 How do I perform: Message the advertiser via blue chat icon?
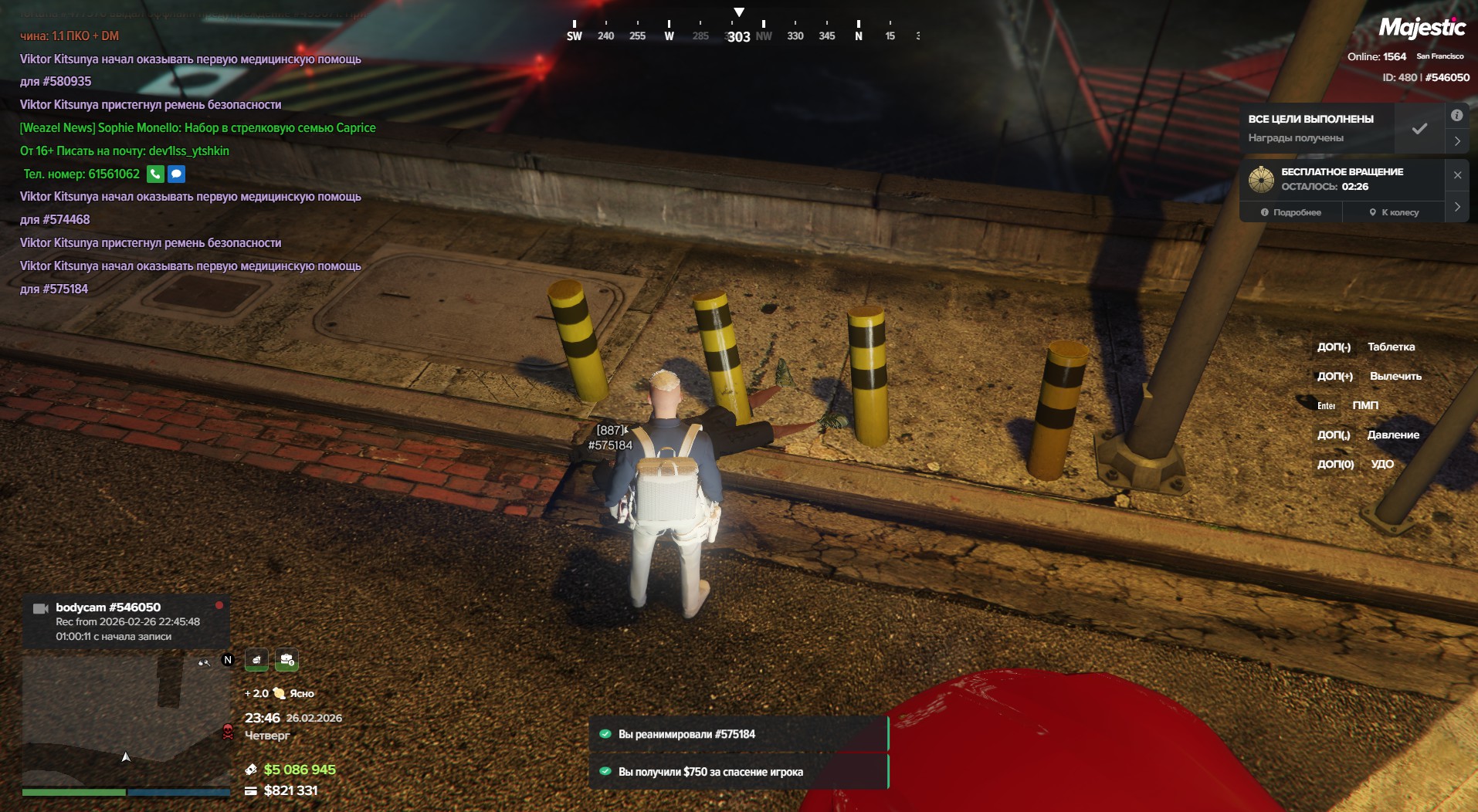pos(176,174)
